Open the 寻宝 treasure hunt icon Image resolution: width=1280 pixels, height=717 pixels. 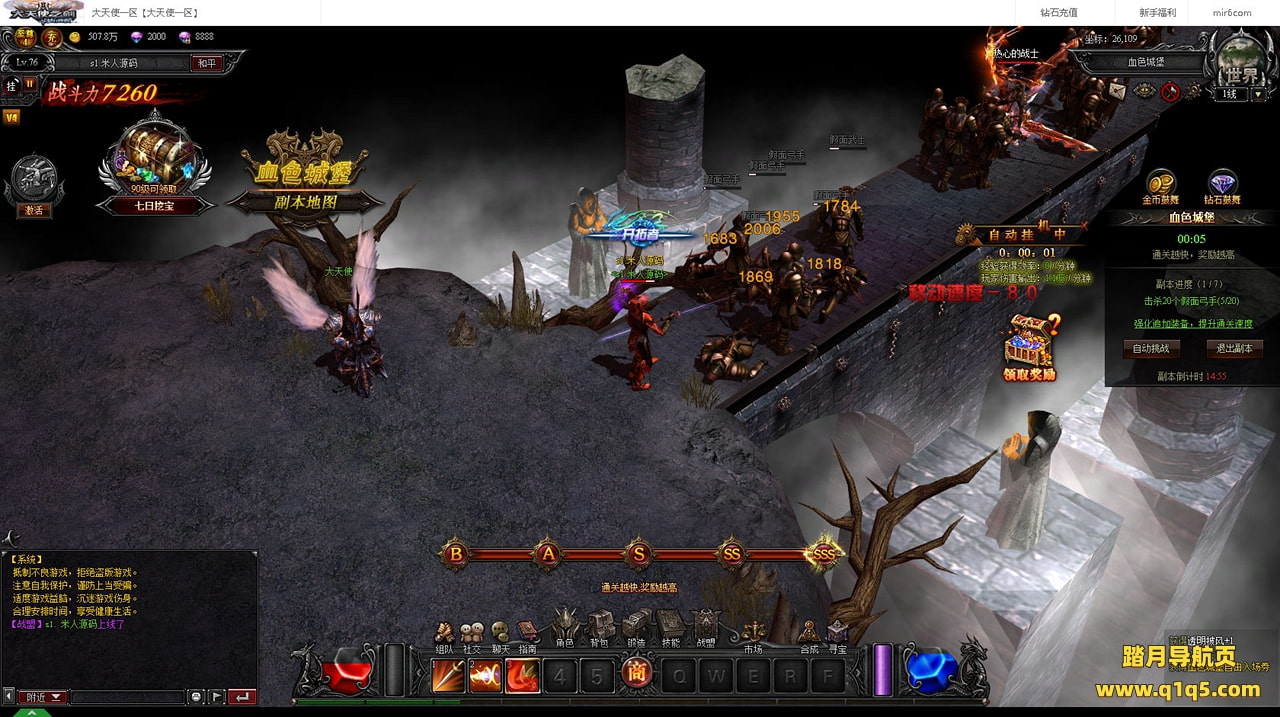coord(837,634)
